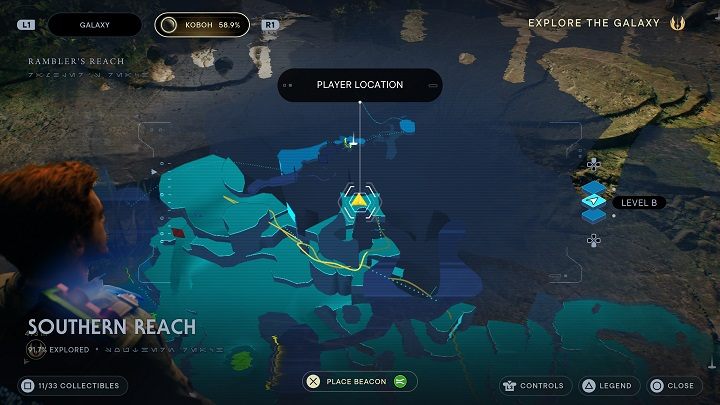Select the Level B floor indicator
Image resolution: width=720 pixels, height=405 pixels.
click(638, 202)
